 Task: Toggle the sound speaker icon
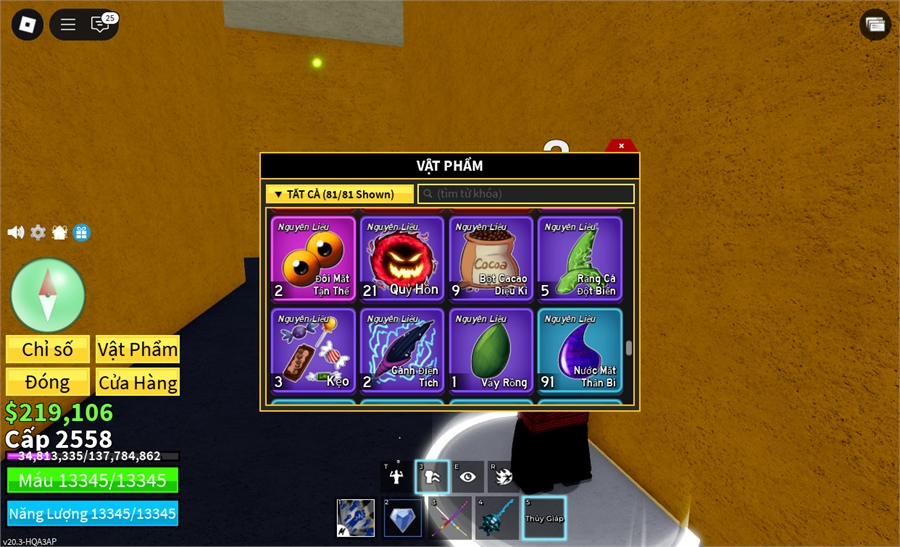click(16, 232)
